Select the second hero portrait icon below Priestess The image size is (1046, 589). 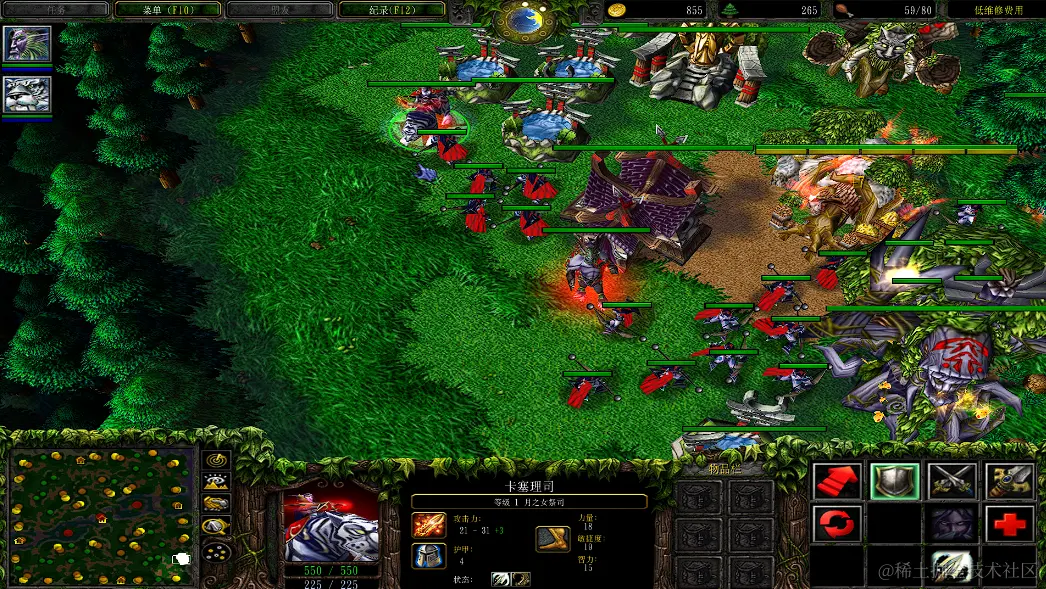(x=27, y=94)
